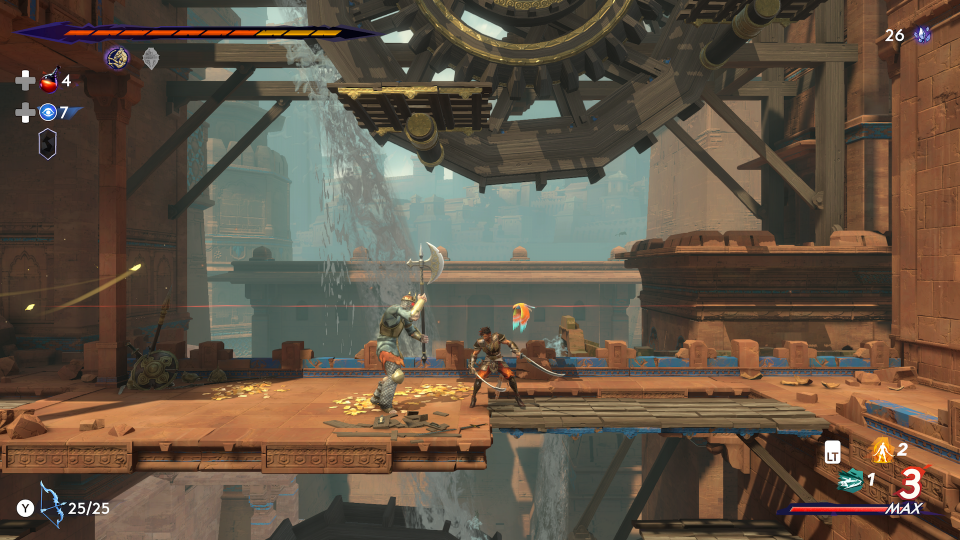Trigger the orange warrior Athra surge
Viewport: 960px width, 540px height.
(881, 450)
